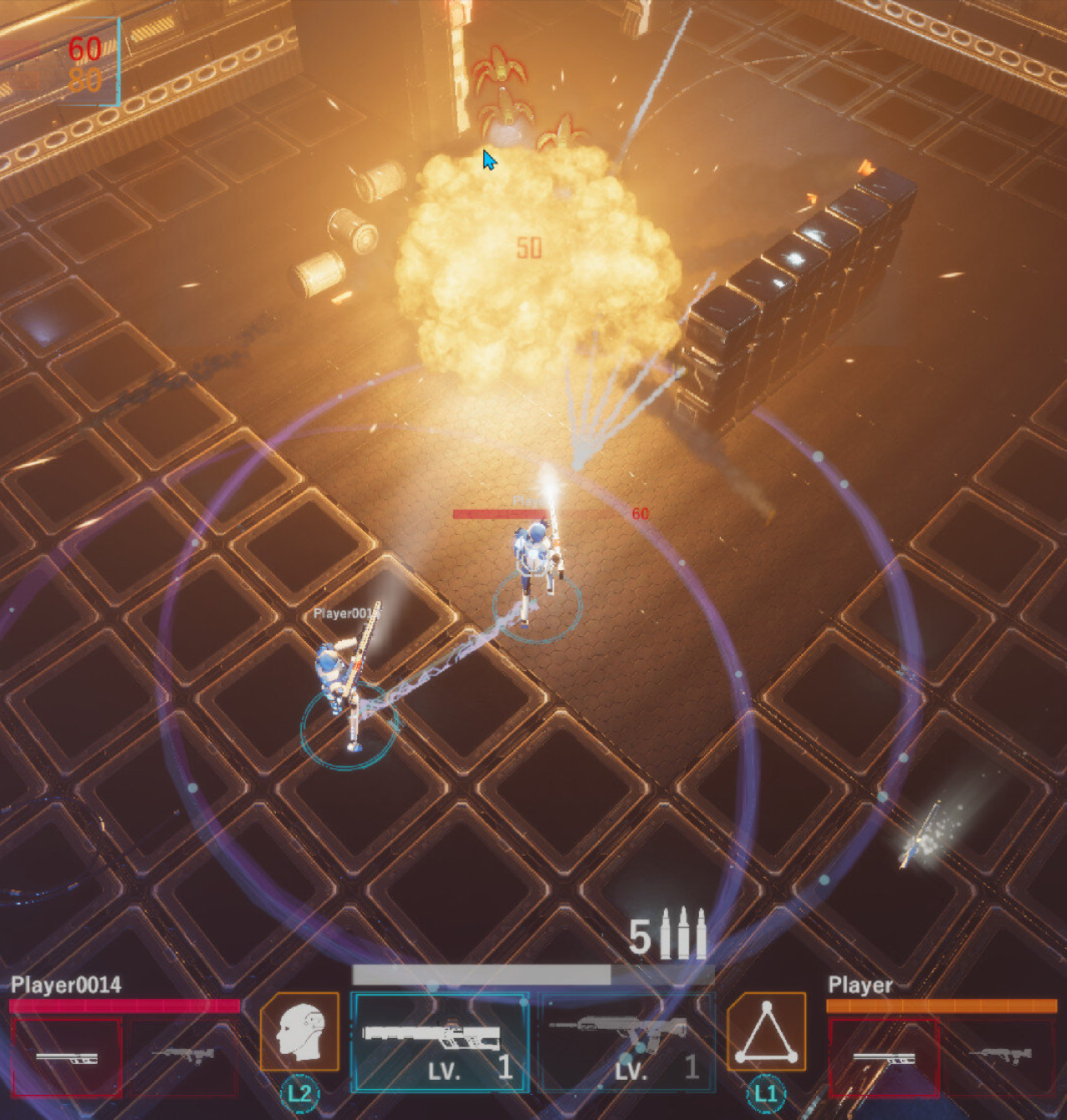
Task: Select Player's red-framed shotgun weapon icon
Action: pyautogui.click(x=884, y=1057)
